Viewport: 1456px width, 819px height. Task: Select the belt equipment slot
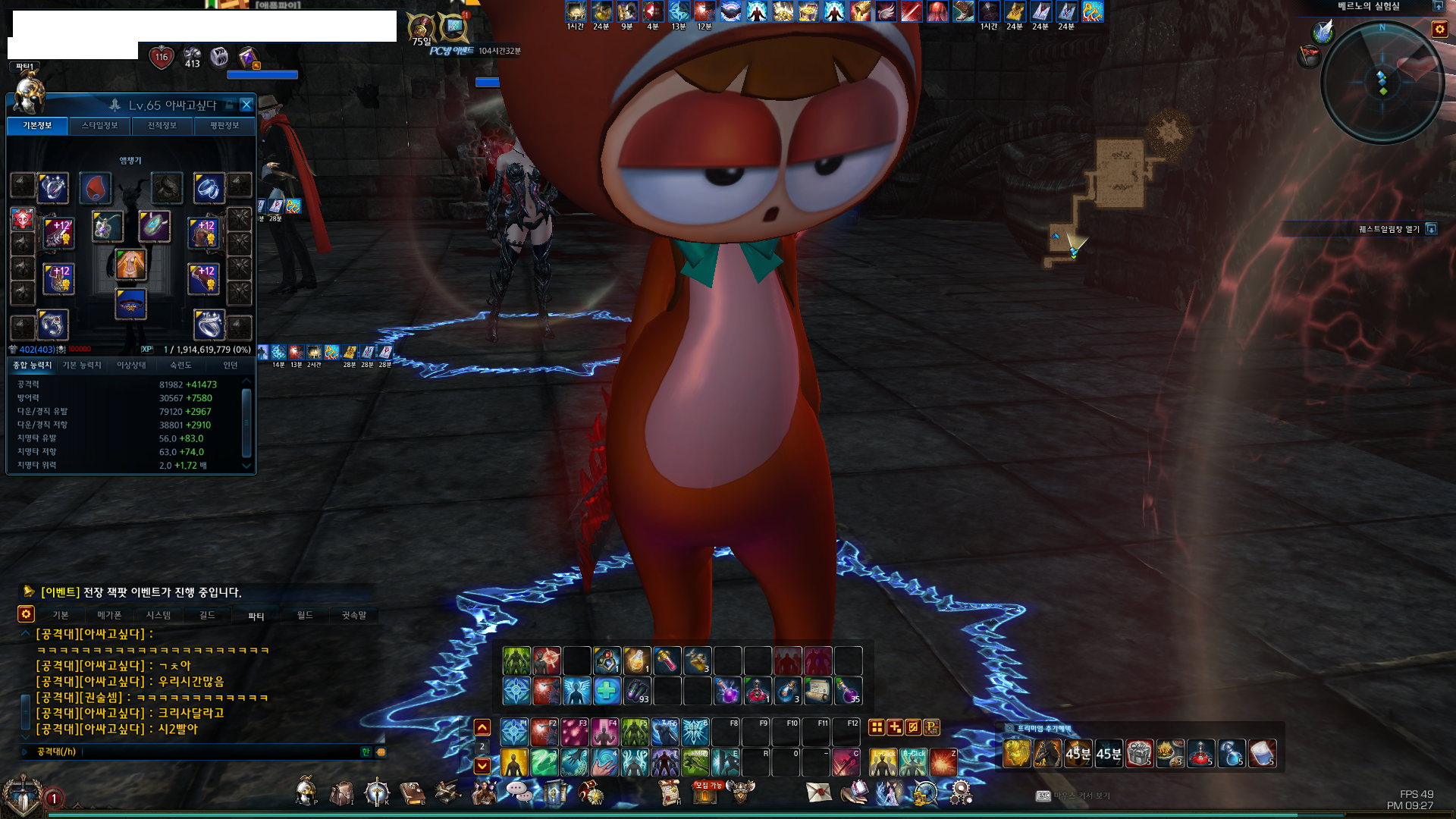pos(130,305)
